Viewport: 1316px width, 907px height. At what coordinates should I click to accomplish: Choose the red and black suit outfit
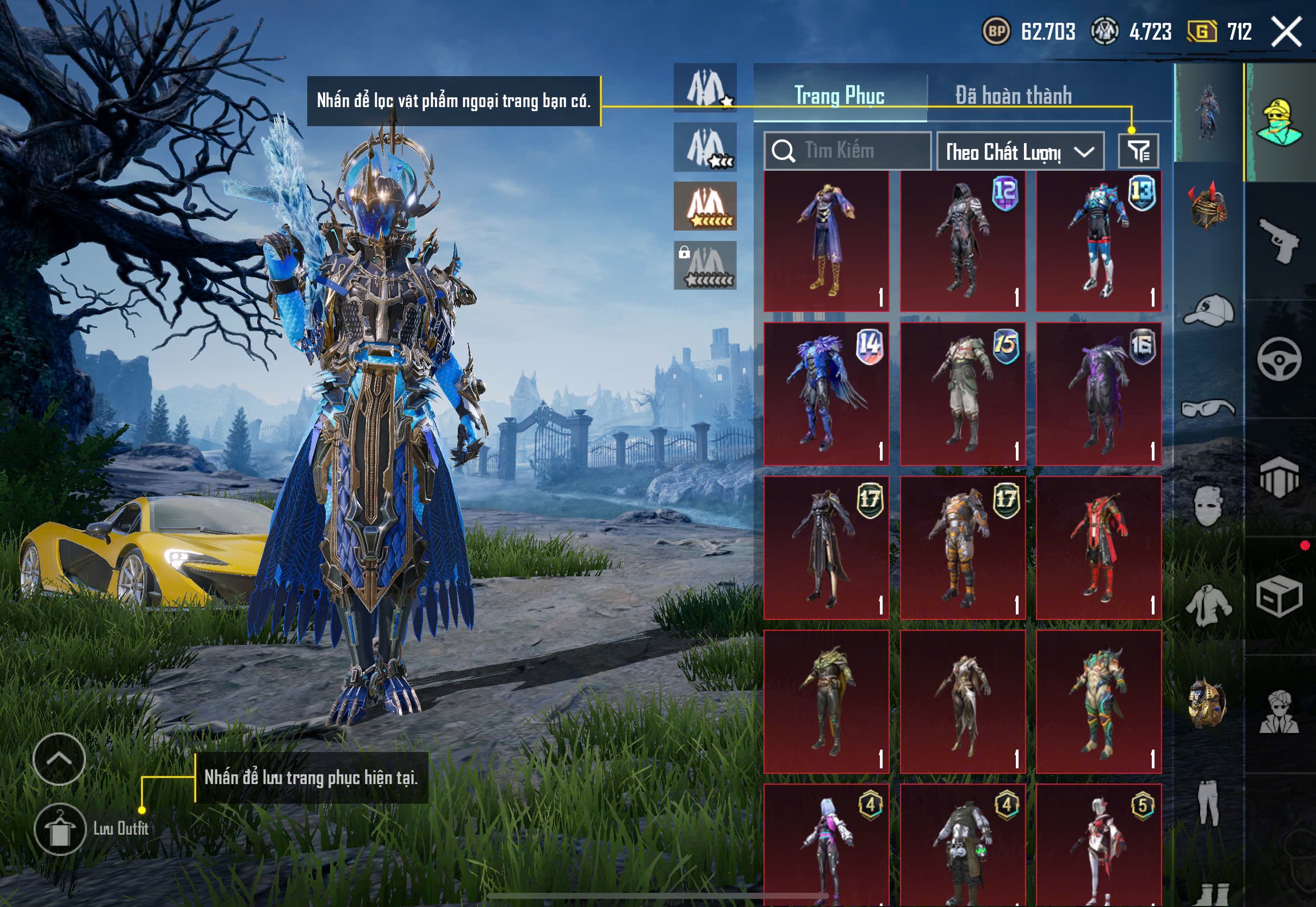click(x=1098, y=547)
